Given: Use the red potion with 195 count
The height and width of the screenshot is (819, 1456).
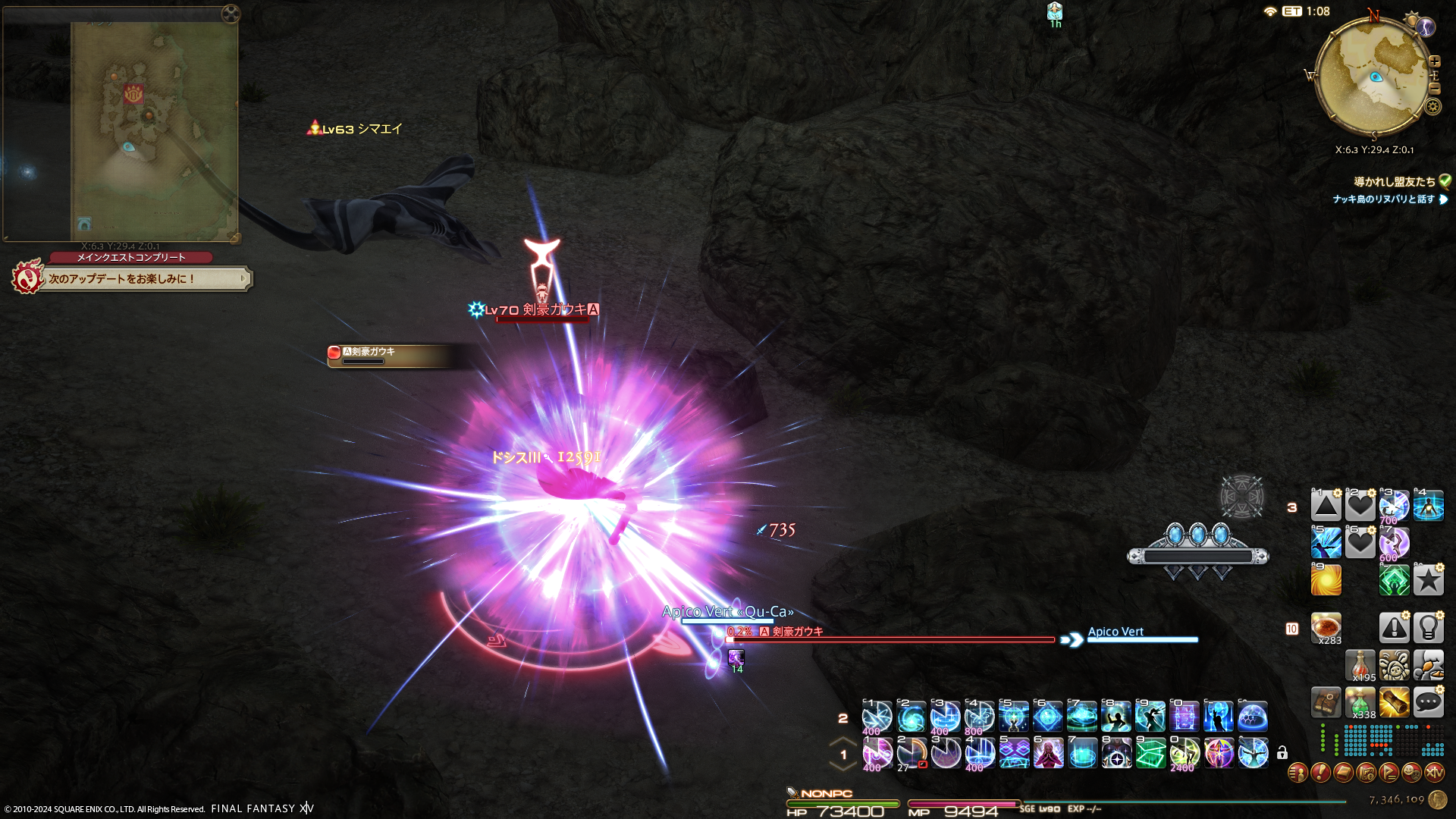Looking at the screenshot, I should click(x=1360, y=665).
